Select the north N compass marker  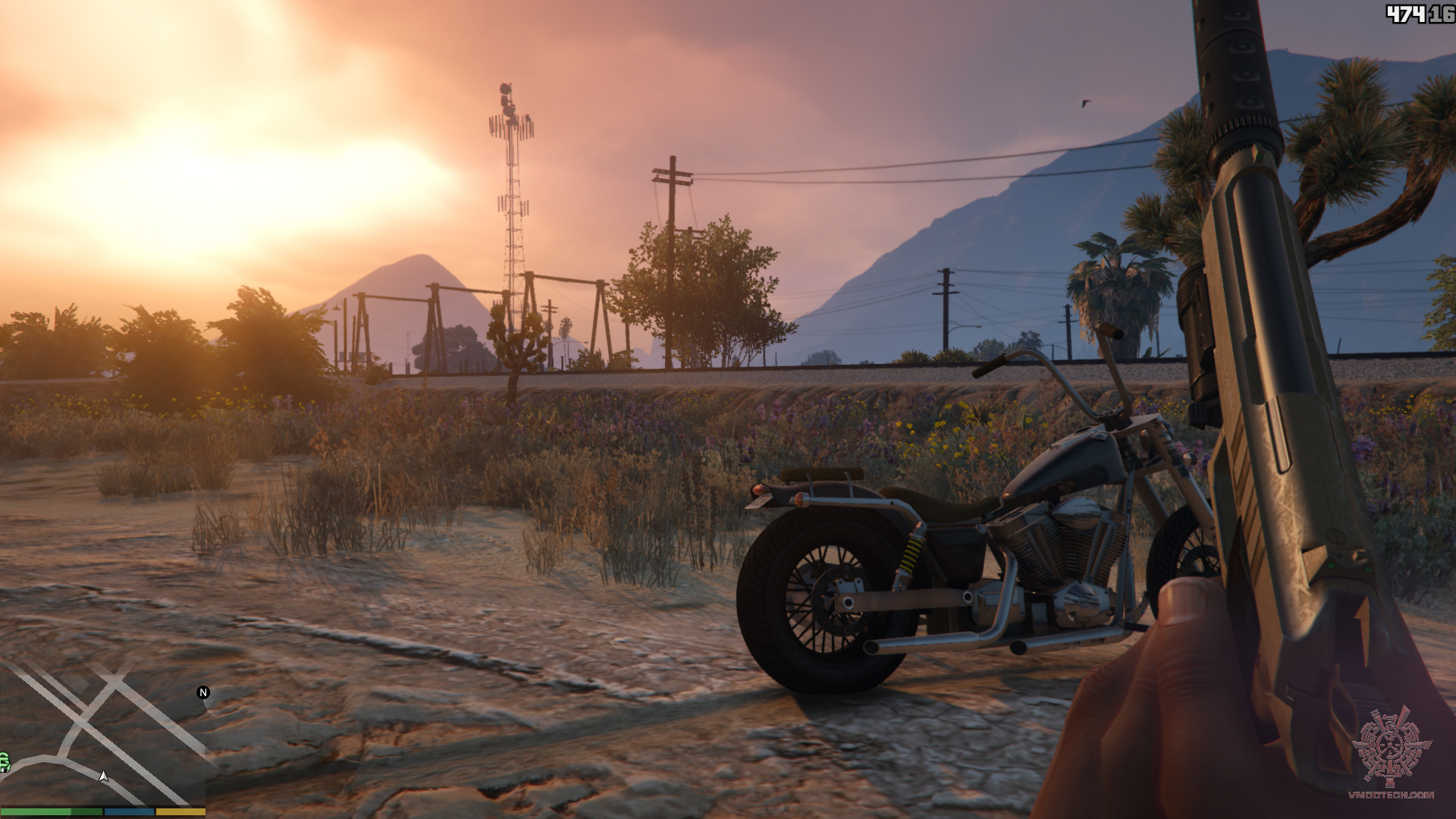(202, 692)
